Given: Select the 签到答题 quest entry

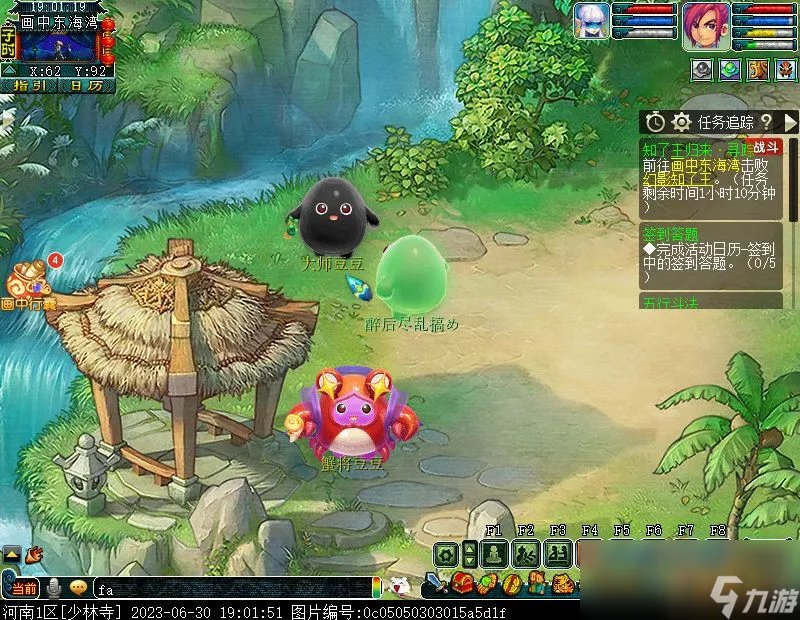Looking at the screenshot, I should (670, 236).
